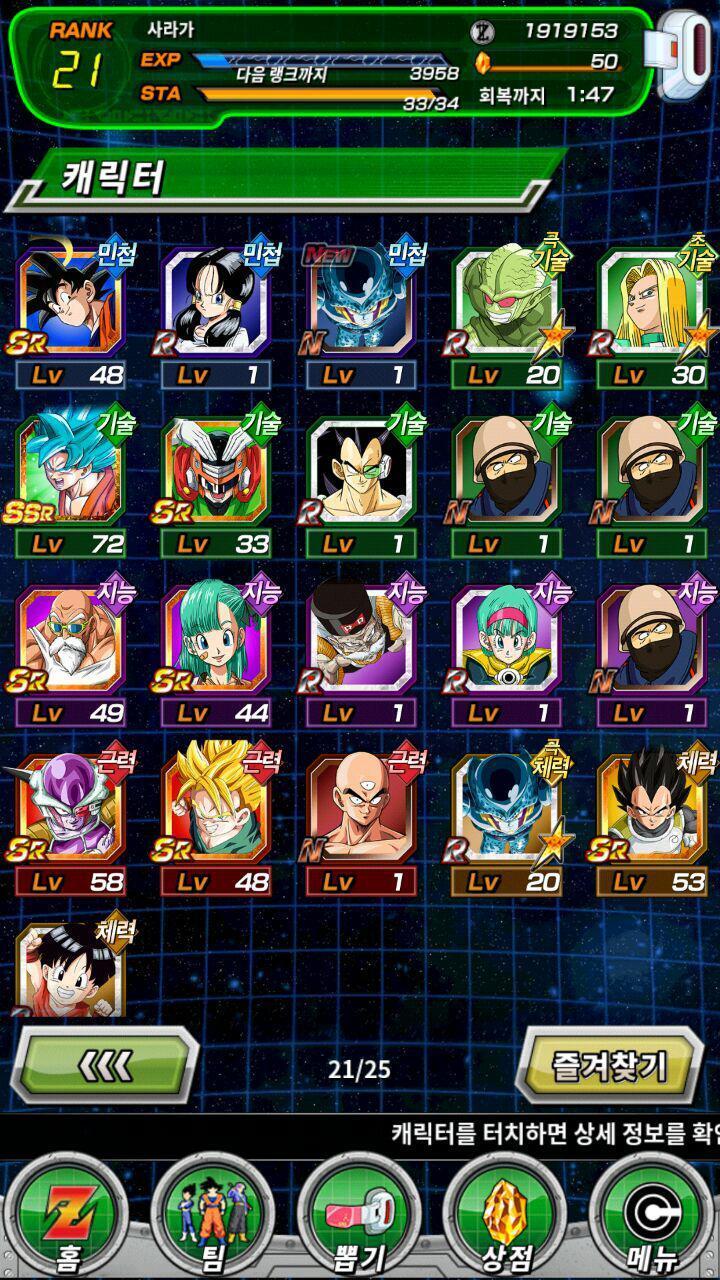Pick the SR Super Saiyan Trunks card Lv 48
The width and height of the screenshot is (720, 1280).
click(215, 810)
